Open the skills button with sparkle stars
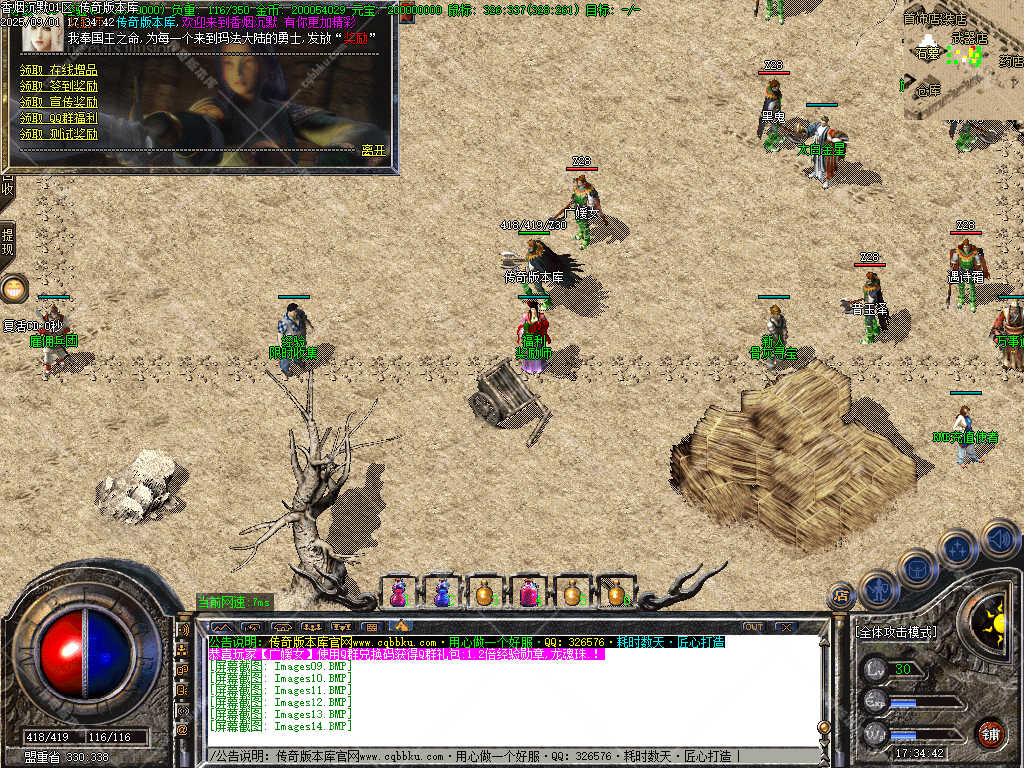Viewport: 1024px width, 768px height. (957, 549)
